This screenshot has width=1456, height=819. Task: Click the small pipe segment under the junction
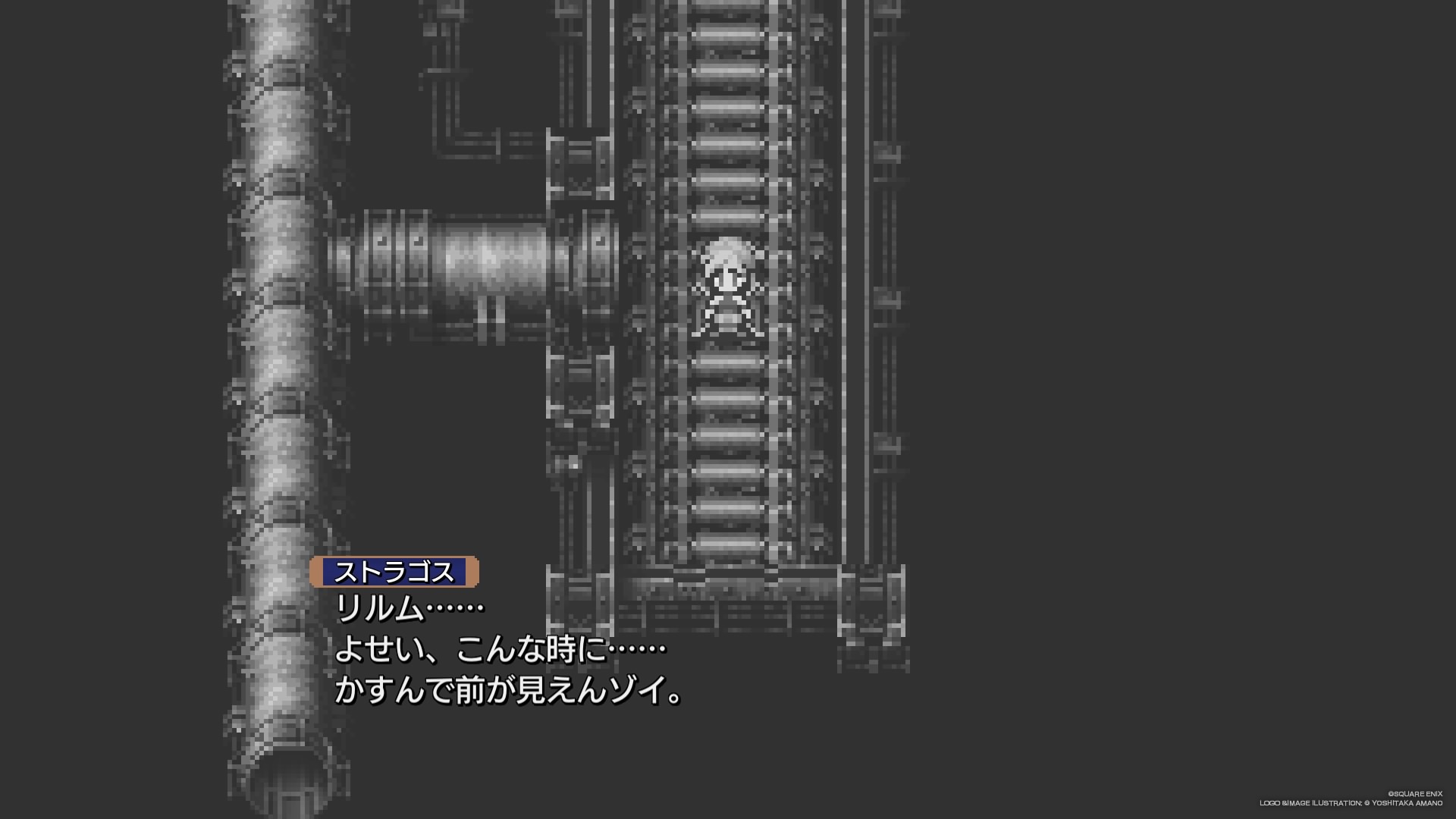pyautogui.click(x=493, y=318)
